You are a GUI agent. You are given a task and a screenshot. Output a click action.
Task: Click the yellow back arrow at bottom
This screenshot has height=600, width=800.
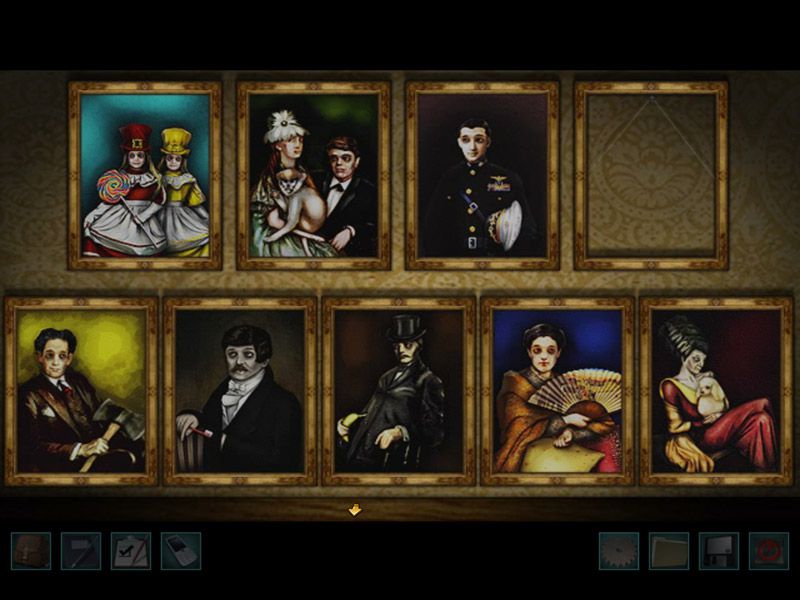click(x=354, y=510)
